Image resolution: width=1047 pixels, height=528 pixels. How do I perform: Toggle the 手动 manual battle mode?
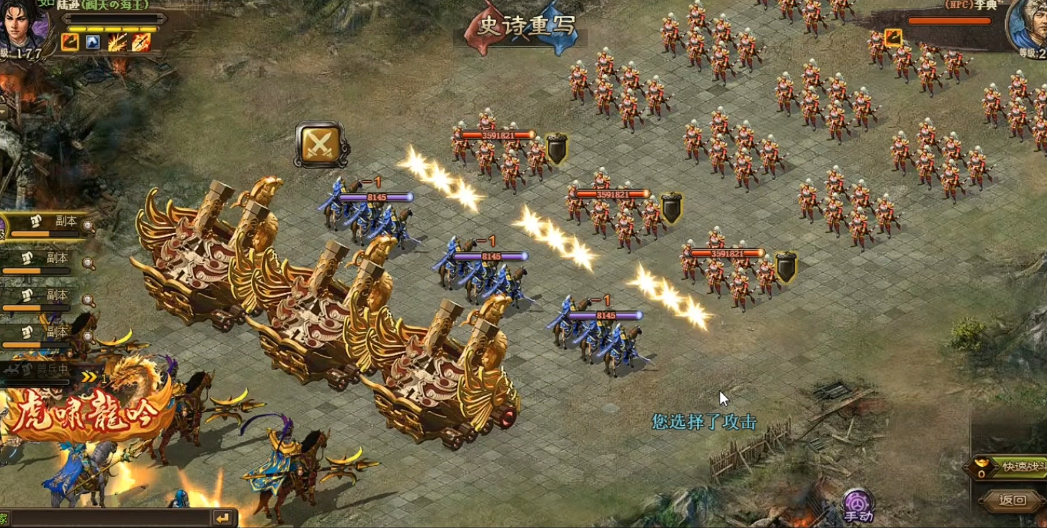(857, 505)
